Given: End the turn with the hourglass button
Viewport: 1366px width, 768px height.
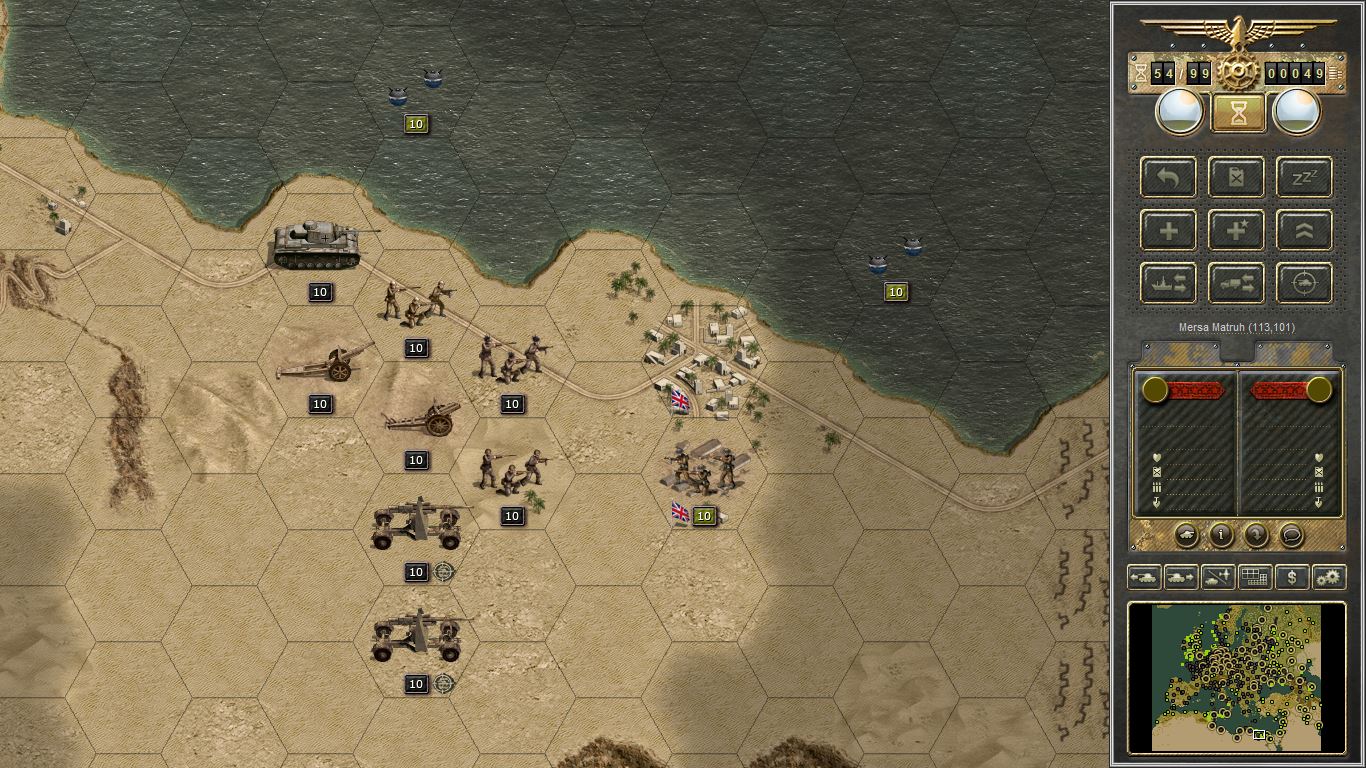Looking at the screenshot, I should click(x=1238, y=113).
